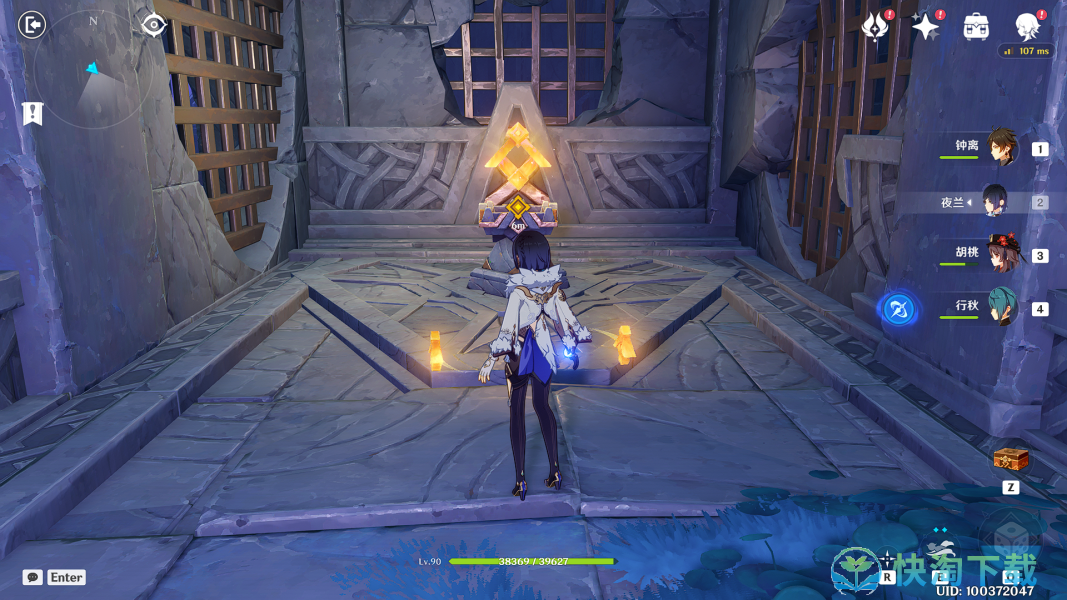The height and width of the screenshot is (600, 1067).
Task: Open the quest bookmark with exclamation mark
Action: [x=32, y=113]
